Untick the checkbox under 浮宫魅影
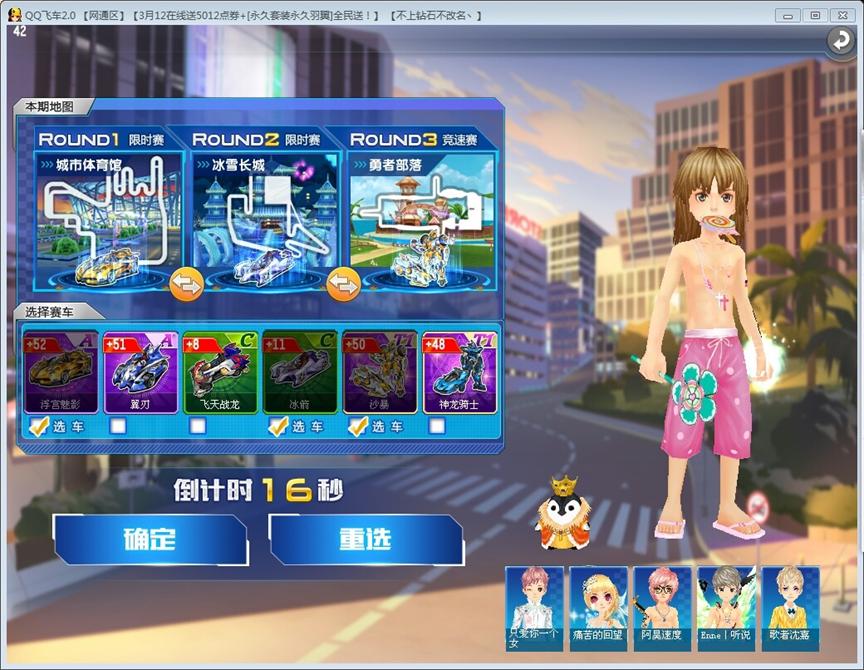The image size is (864, 670). pyautogui.click(x=38, y=427)
